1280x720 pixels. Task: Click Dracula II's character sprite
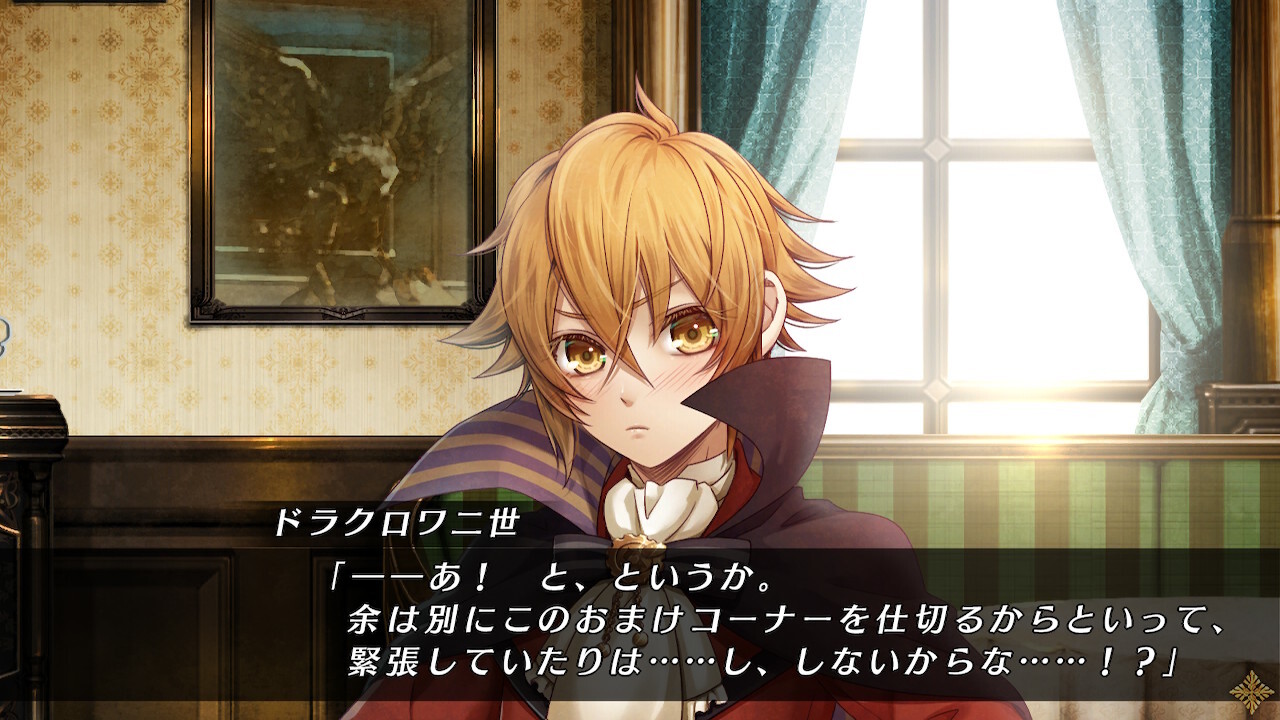(650, 350)
